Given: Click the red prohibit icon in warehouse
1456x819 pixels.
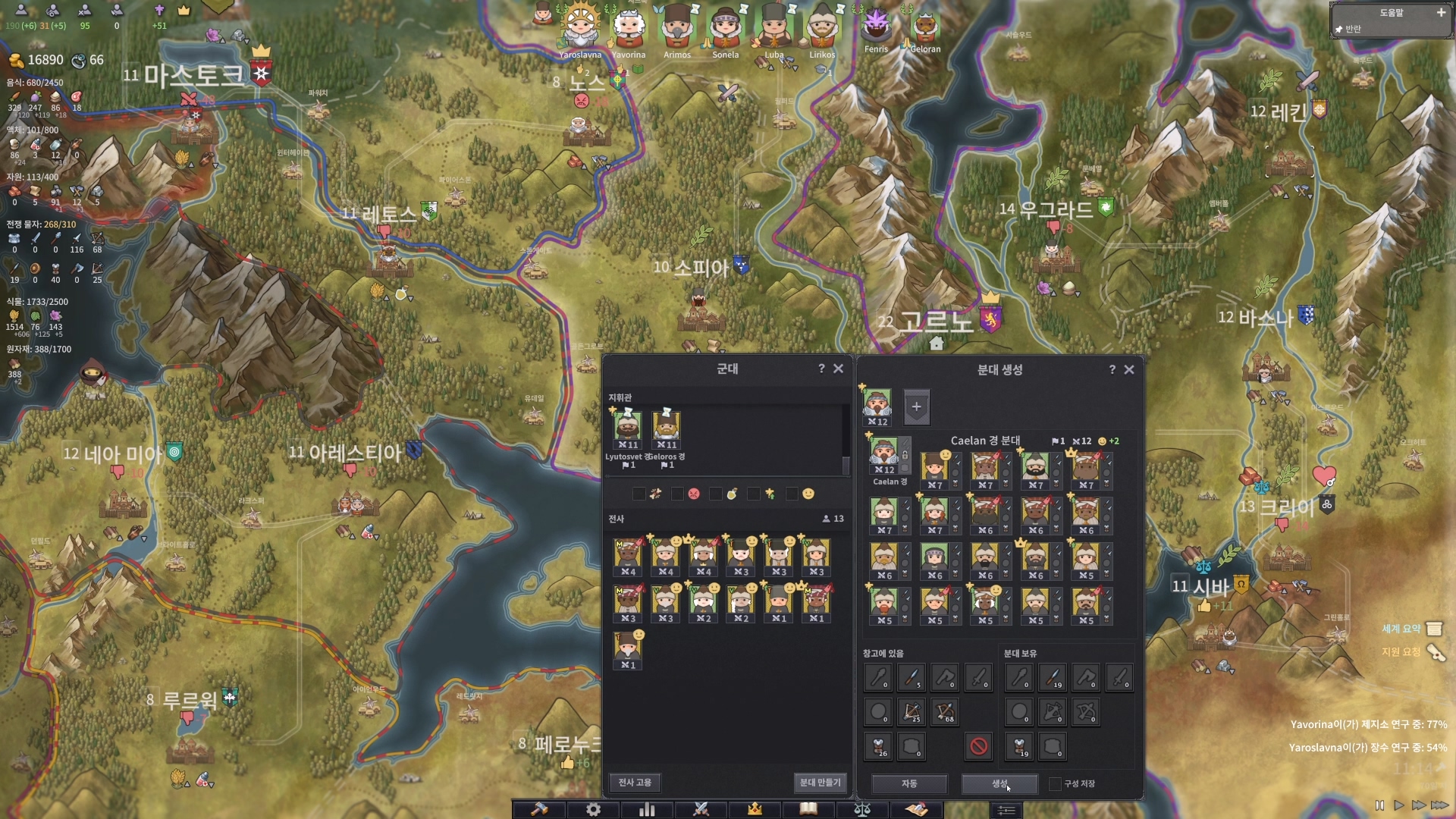Looking at the screenshot, I should click(x=978, y=746).
